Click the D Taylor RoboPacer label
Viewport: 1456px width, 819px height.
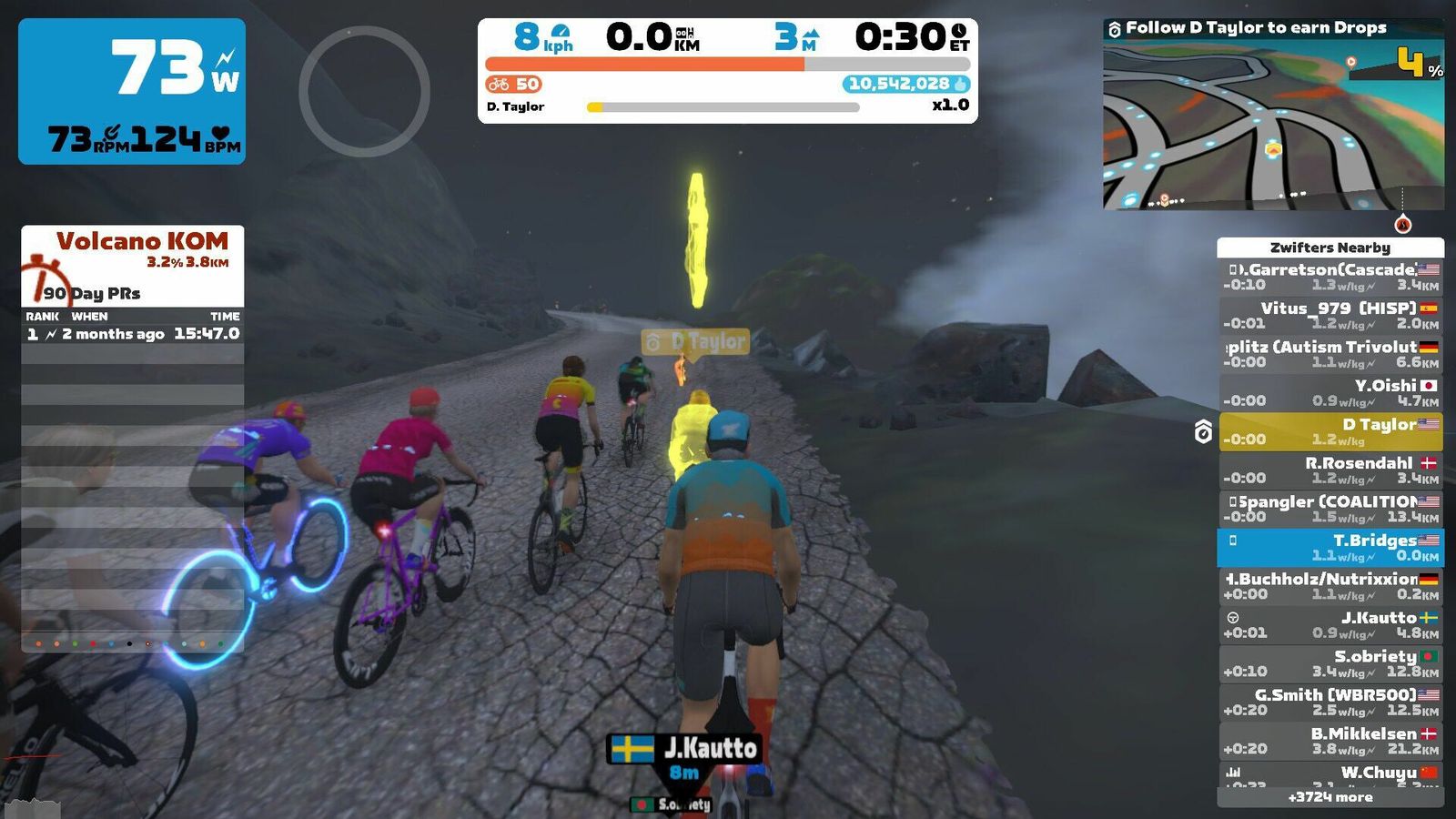click(696, 341)
